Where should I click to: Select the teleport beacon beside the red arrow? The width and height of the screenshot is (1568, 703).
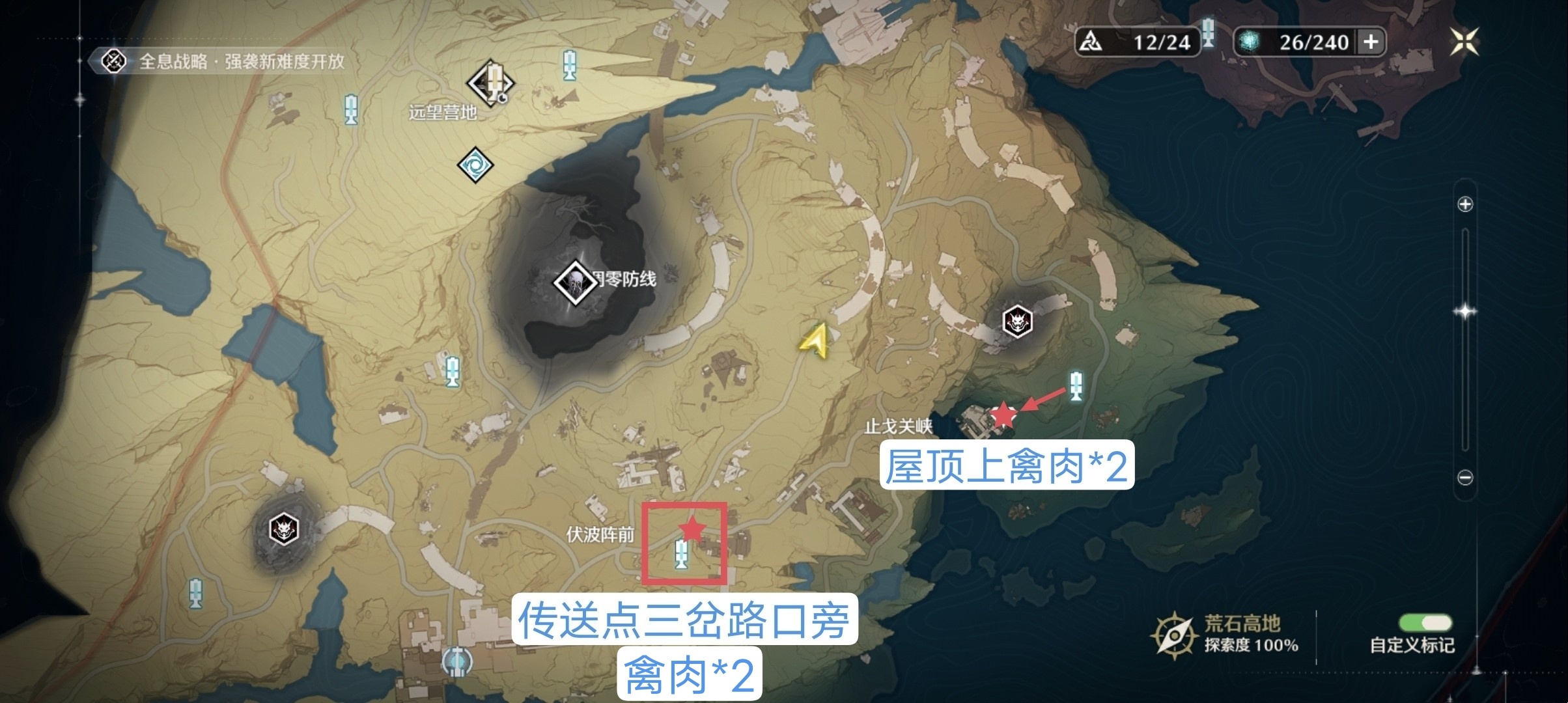click(1076, 385)
